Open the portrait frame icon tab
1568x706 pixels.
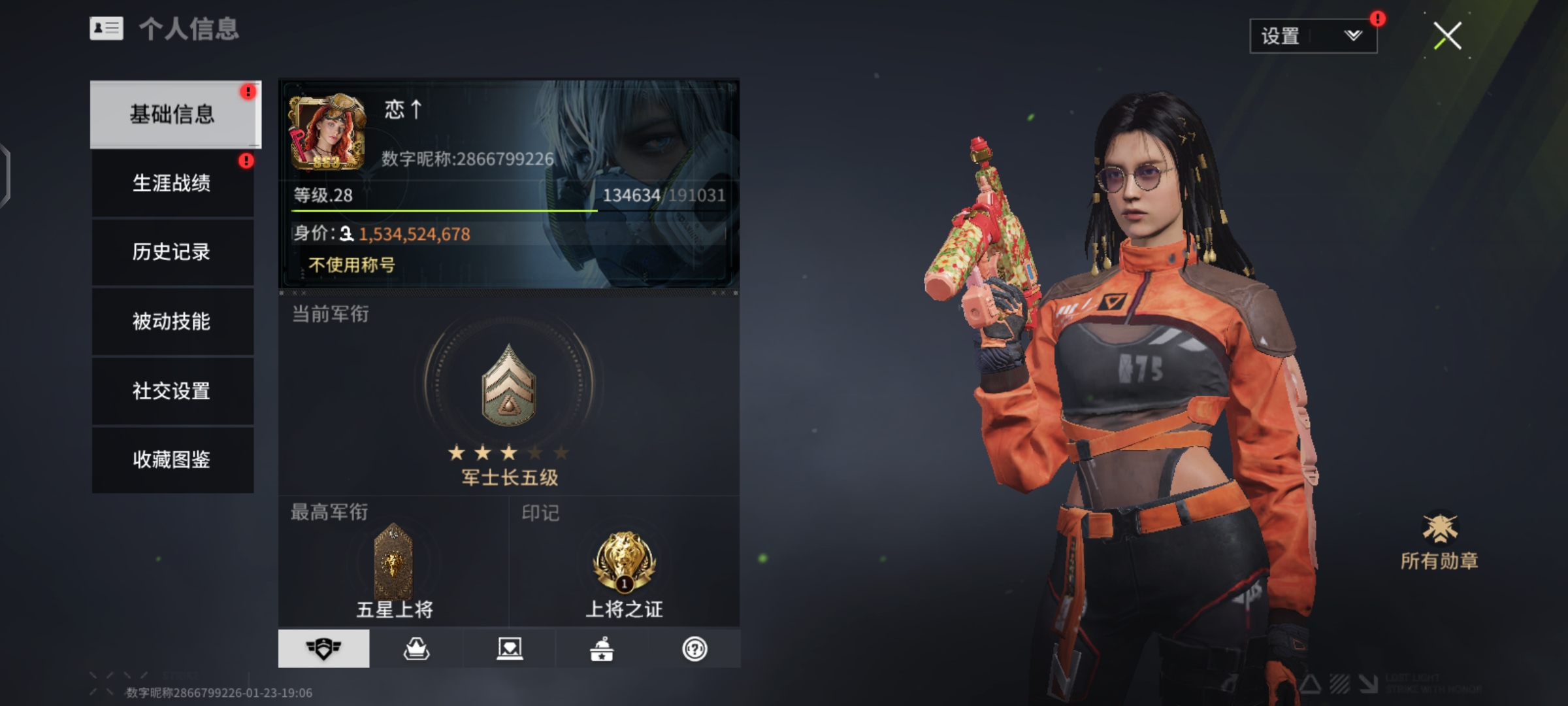[509, 648]
